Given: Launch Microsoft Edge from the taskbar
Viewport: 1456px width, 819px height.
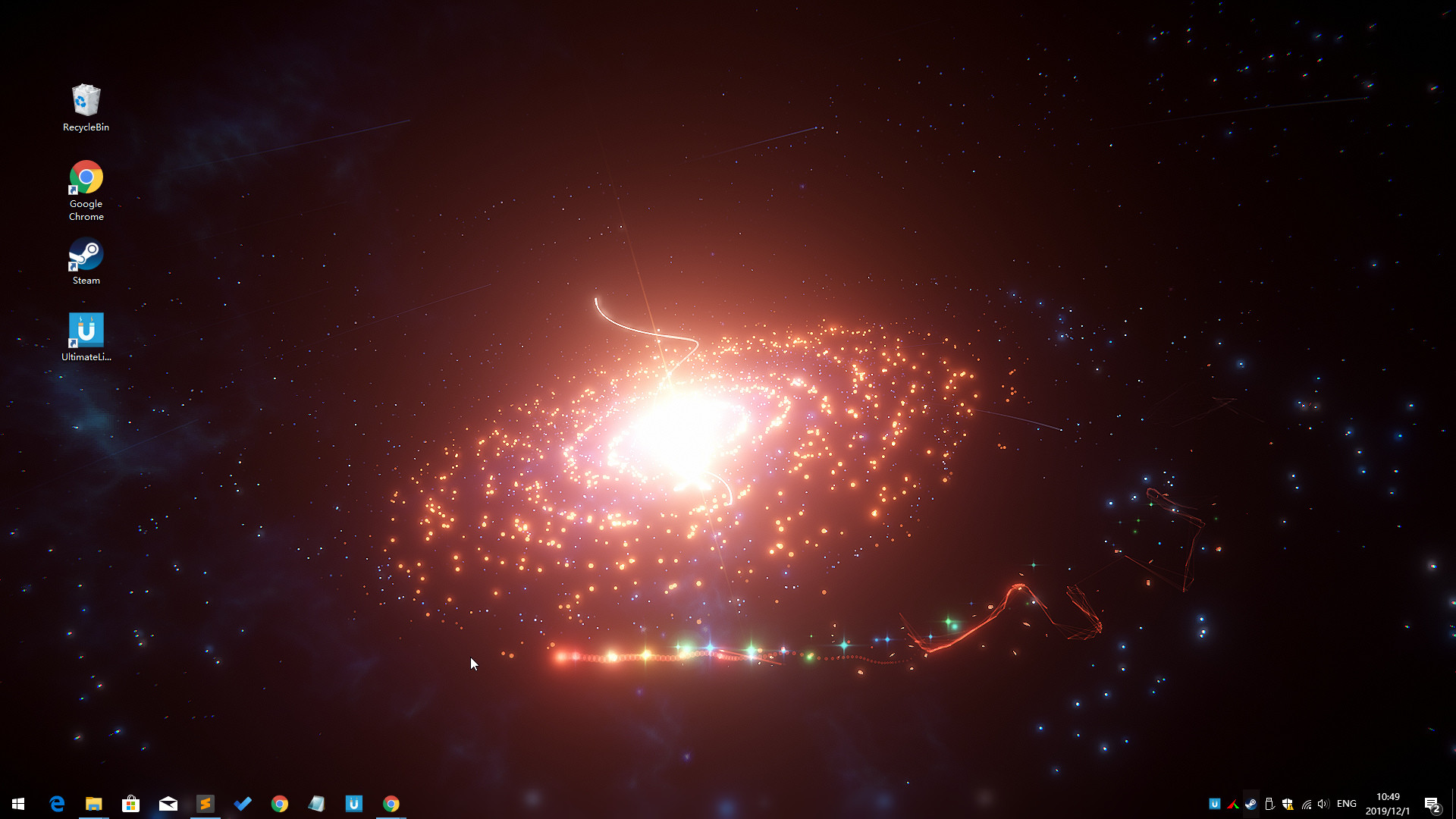Looking at the screenshot, I should [x=57, y=803].
